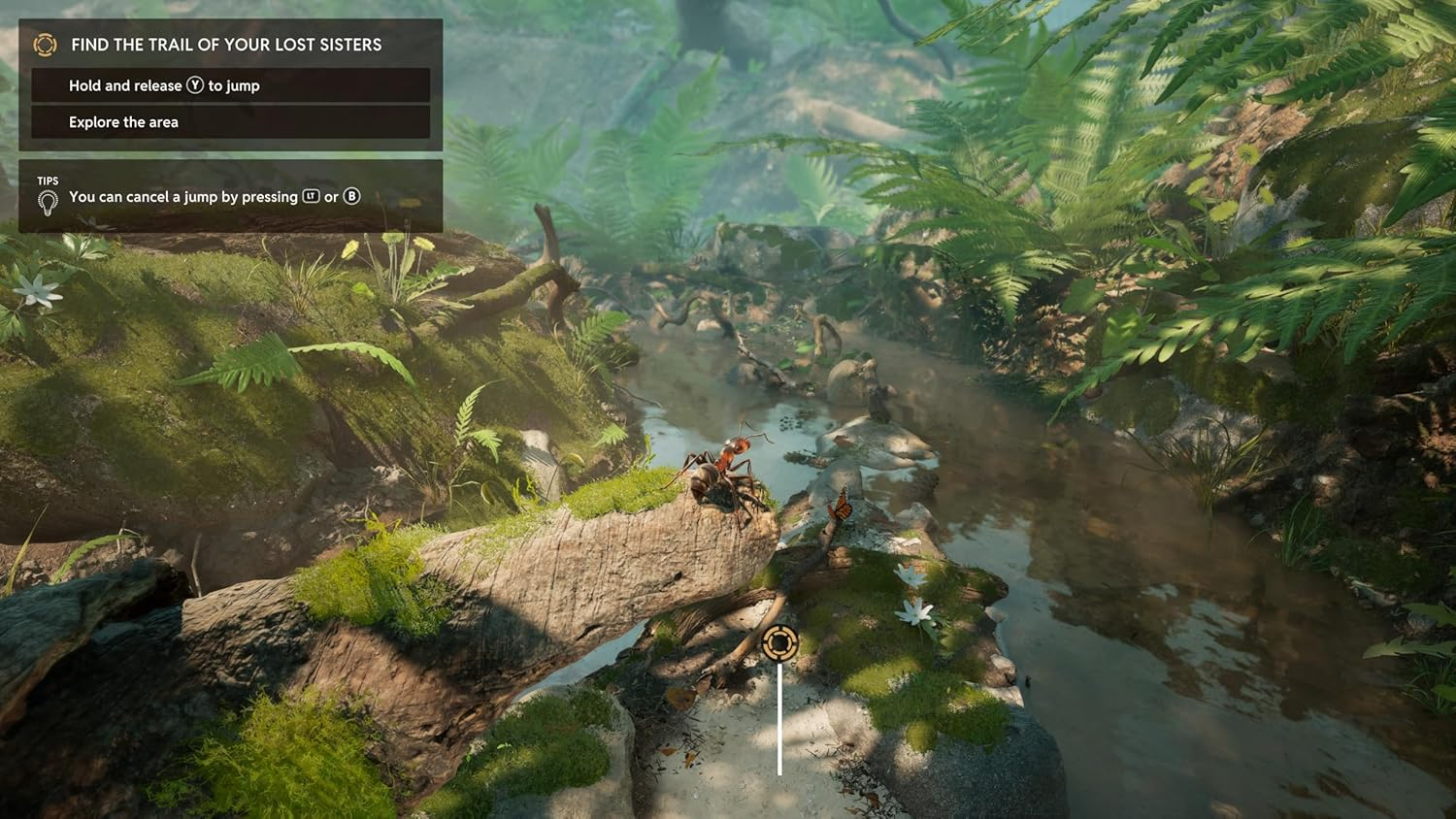Click the Hold and release to jump task

[163, 85]
